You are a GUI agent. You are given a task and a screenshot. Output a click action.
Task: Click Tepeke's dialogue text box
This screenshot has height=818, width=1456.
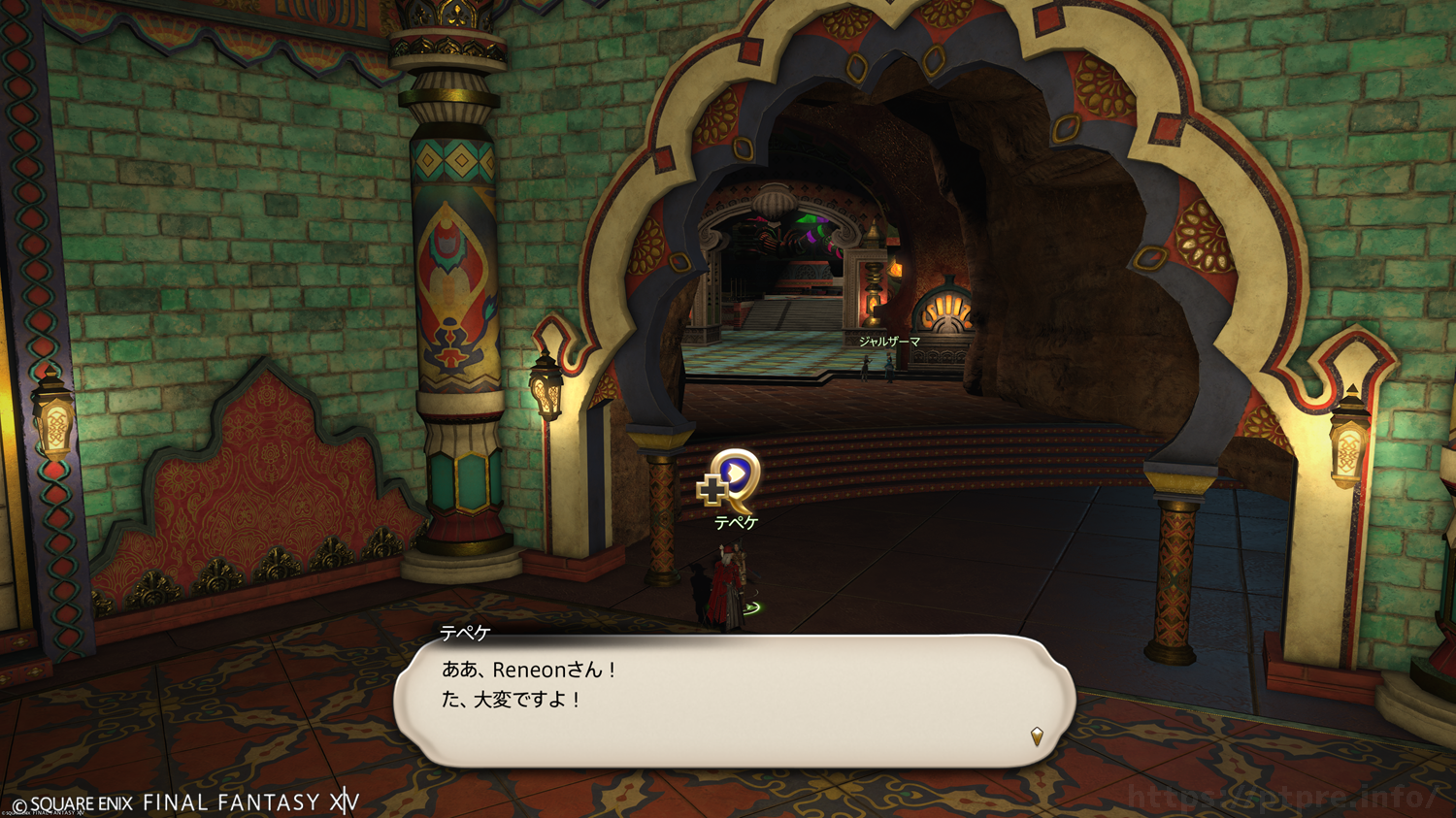click(734, 701)
